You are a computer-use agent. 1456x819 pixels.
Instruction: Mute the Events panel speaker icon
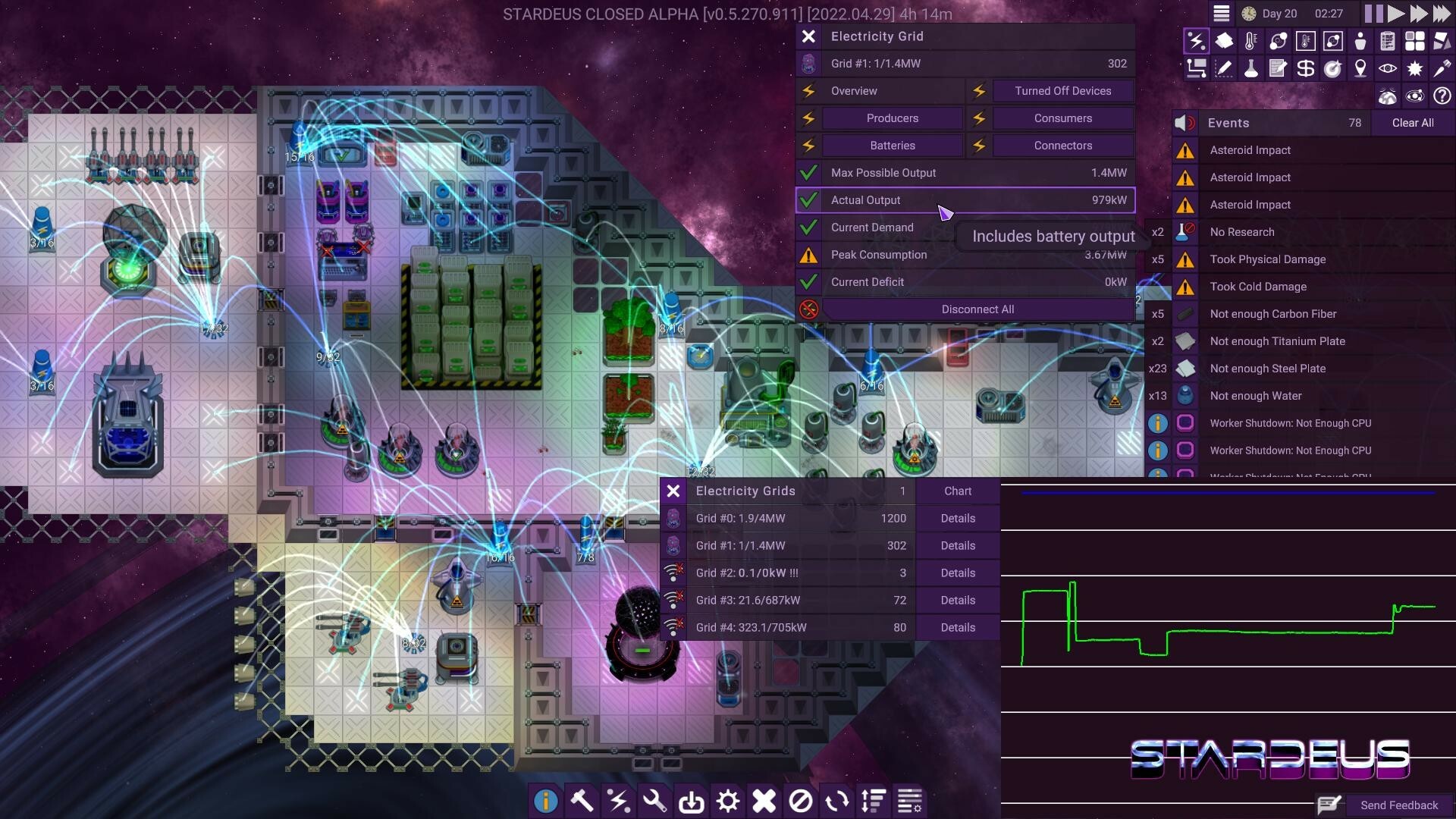coord(1184,122)
